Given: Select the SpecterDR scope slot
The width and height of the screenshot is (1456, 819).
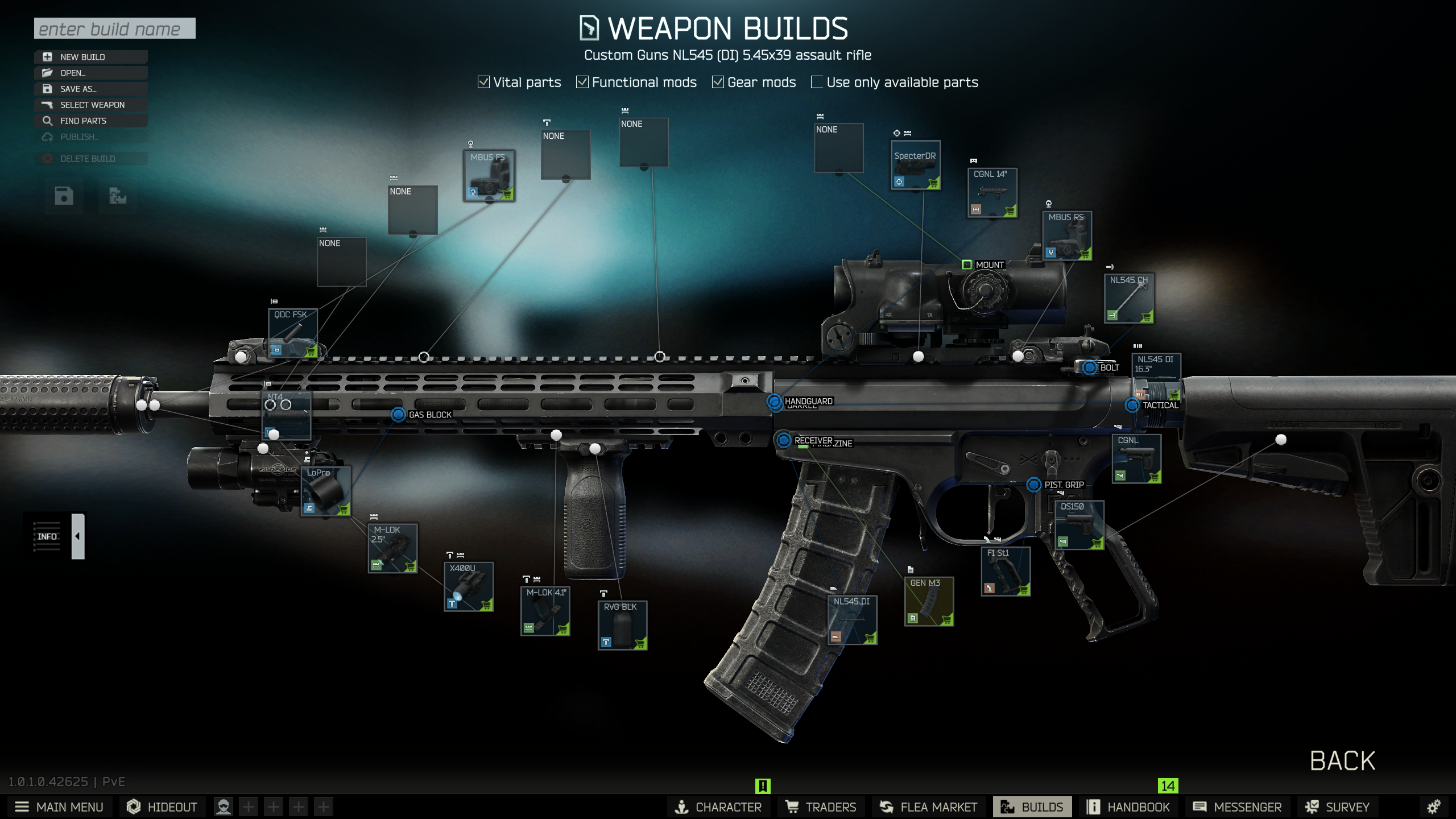Looking at the screenshot, I should [915, 166].
